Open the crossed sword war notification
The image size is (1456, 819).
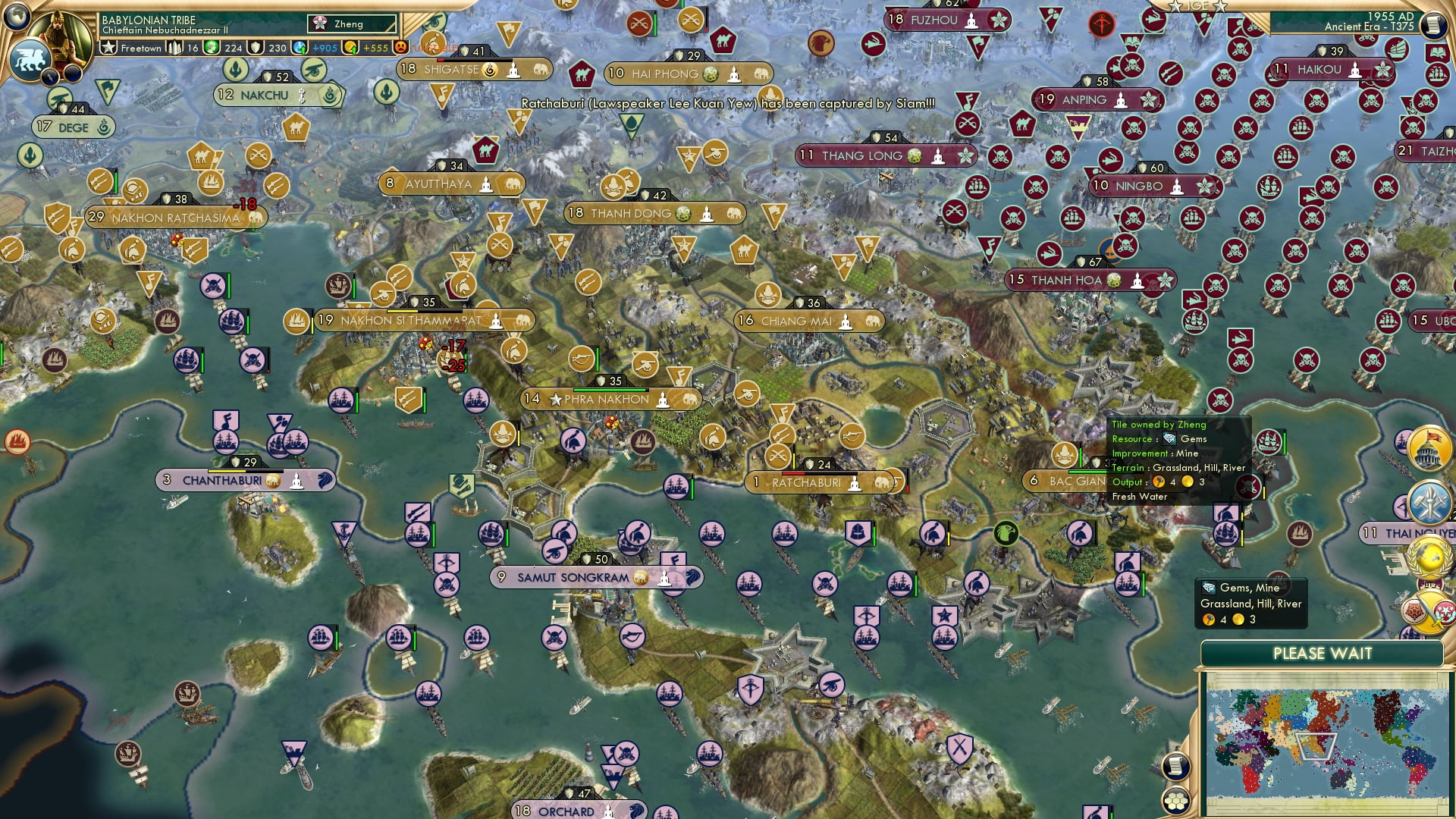point(1428,611)
